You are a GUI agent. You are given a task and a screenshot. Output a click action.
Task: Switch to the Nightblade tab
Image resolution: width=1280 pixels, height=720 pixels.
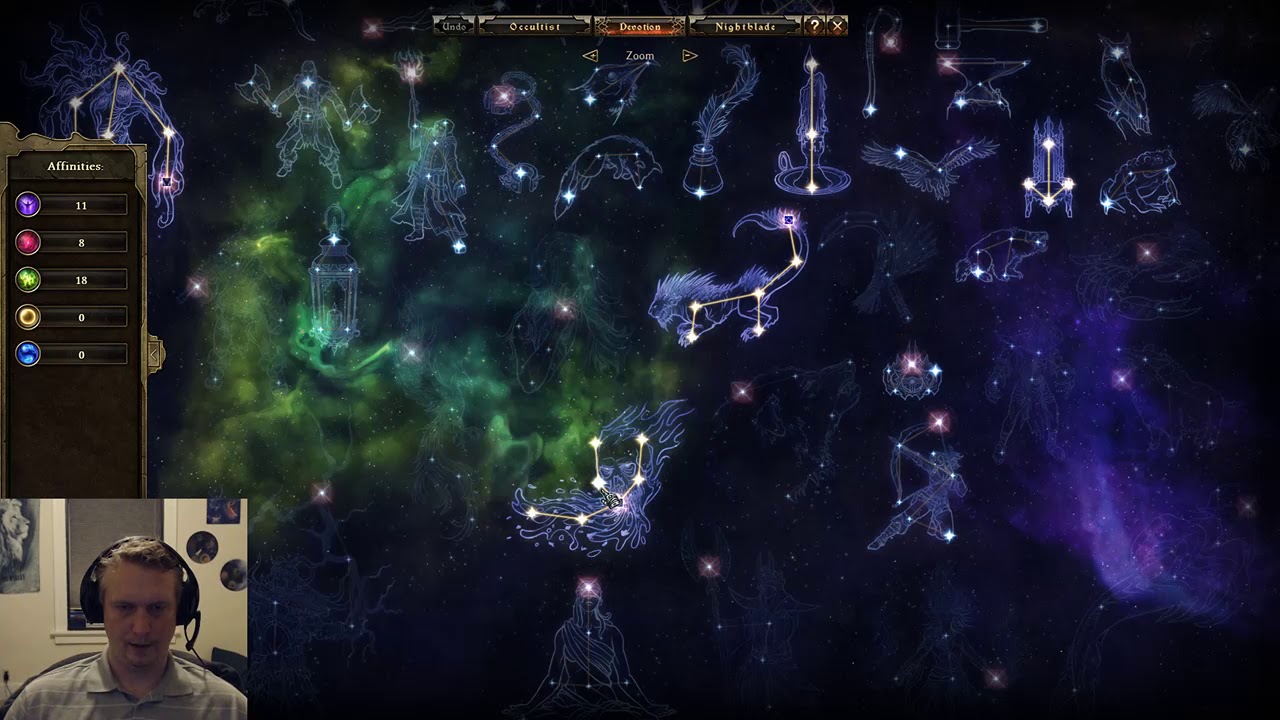(745, 26)
